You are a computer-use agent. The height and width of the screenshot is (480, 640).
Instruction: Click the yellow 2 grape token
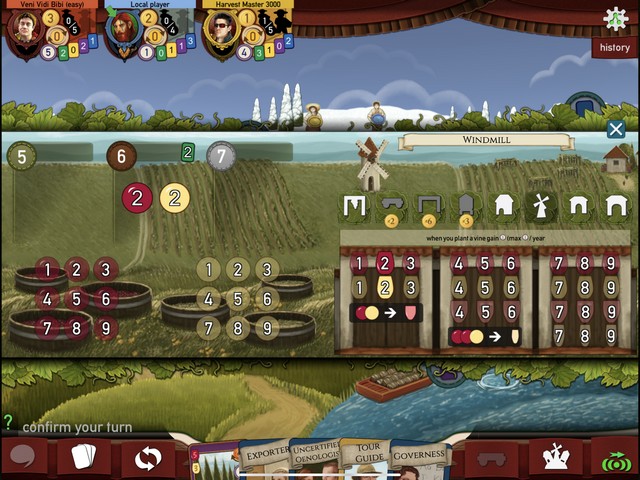tap(175, 198)
